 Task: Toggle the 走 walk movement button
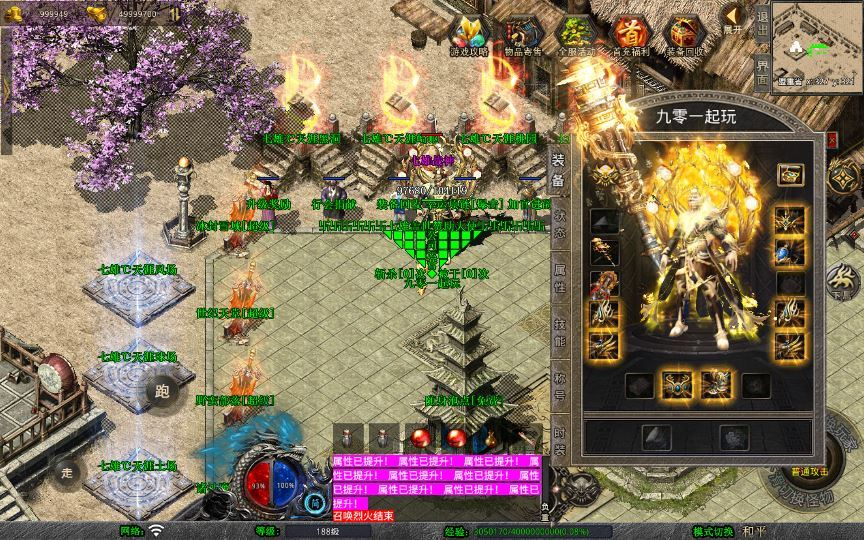coord(68,471)
